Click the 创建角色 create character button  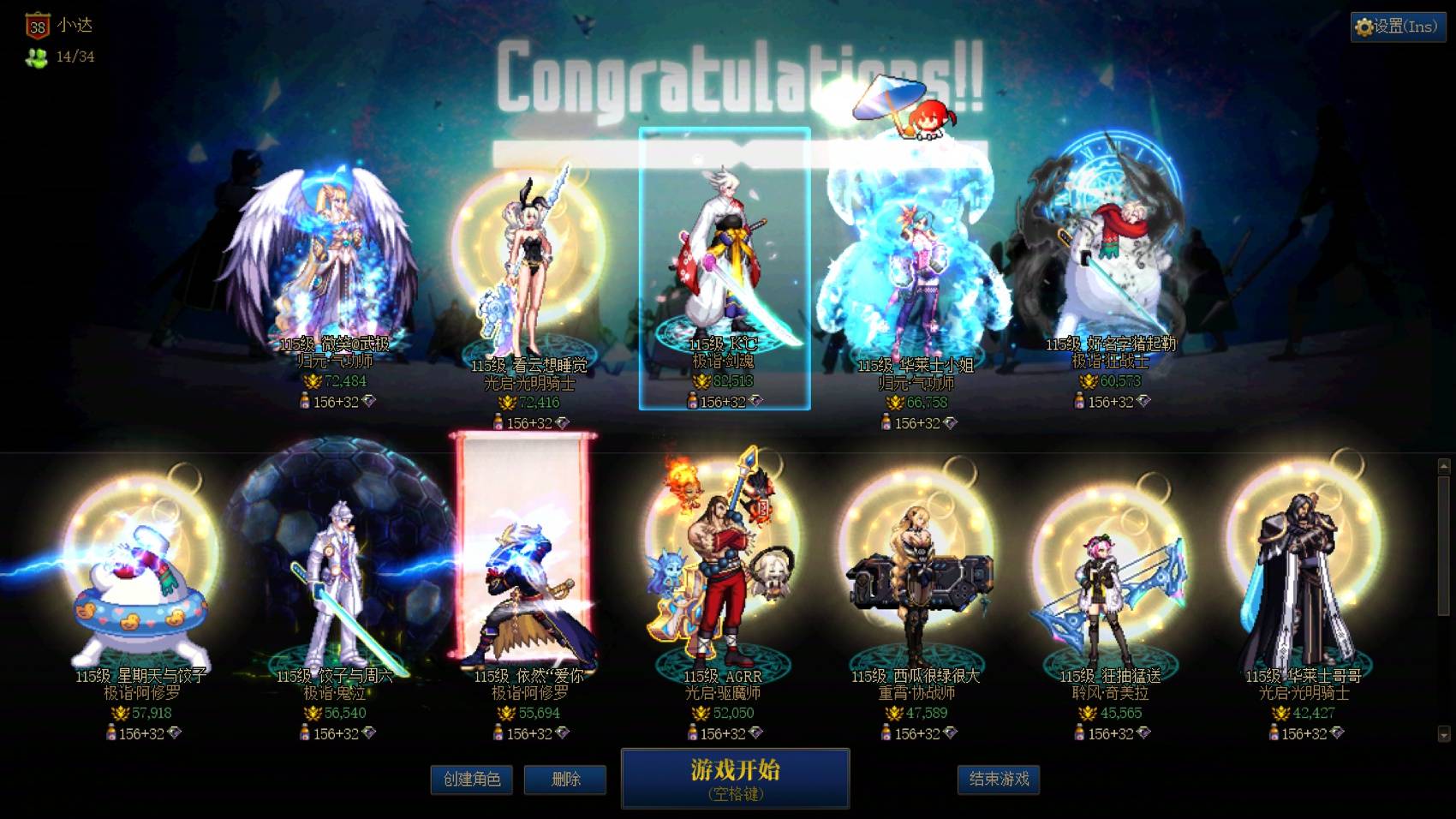[x=473, y=780]
